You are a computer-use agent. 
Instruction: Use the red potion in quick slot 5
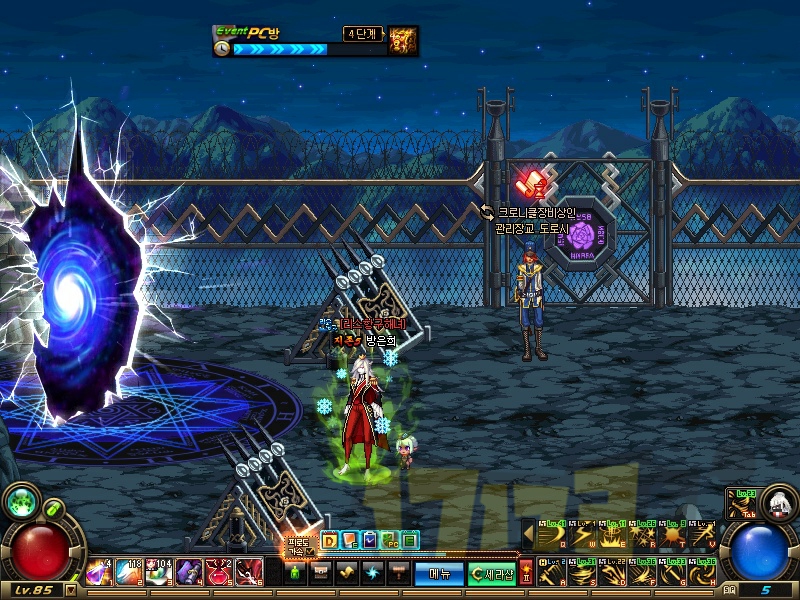(217, 572)
